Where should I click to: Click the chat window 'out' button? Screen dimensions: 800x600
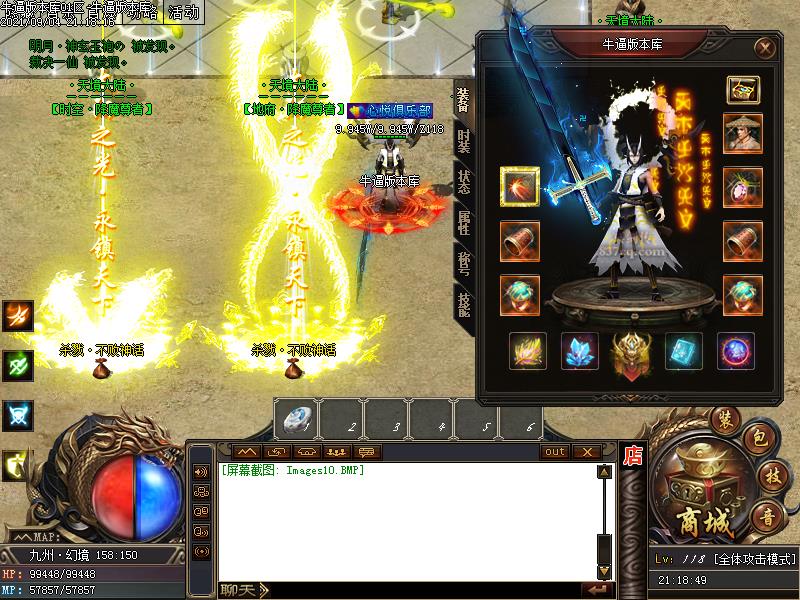point(554,452)
